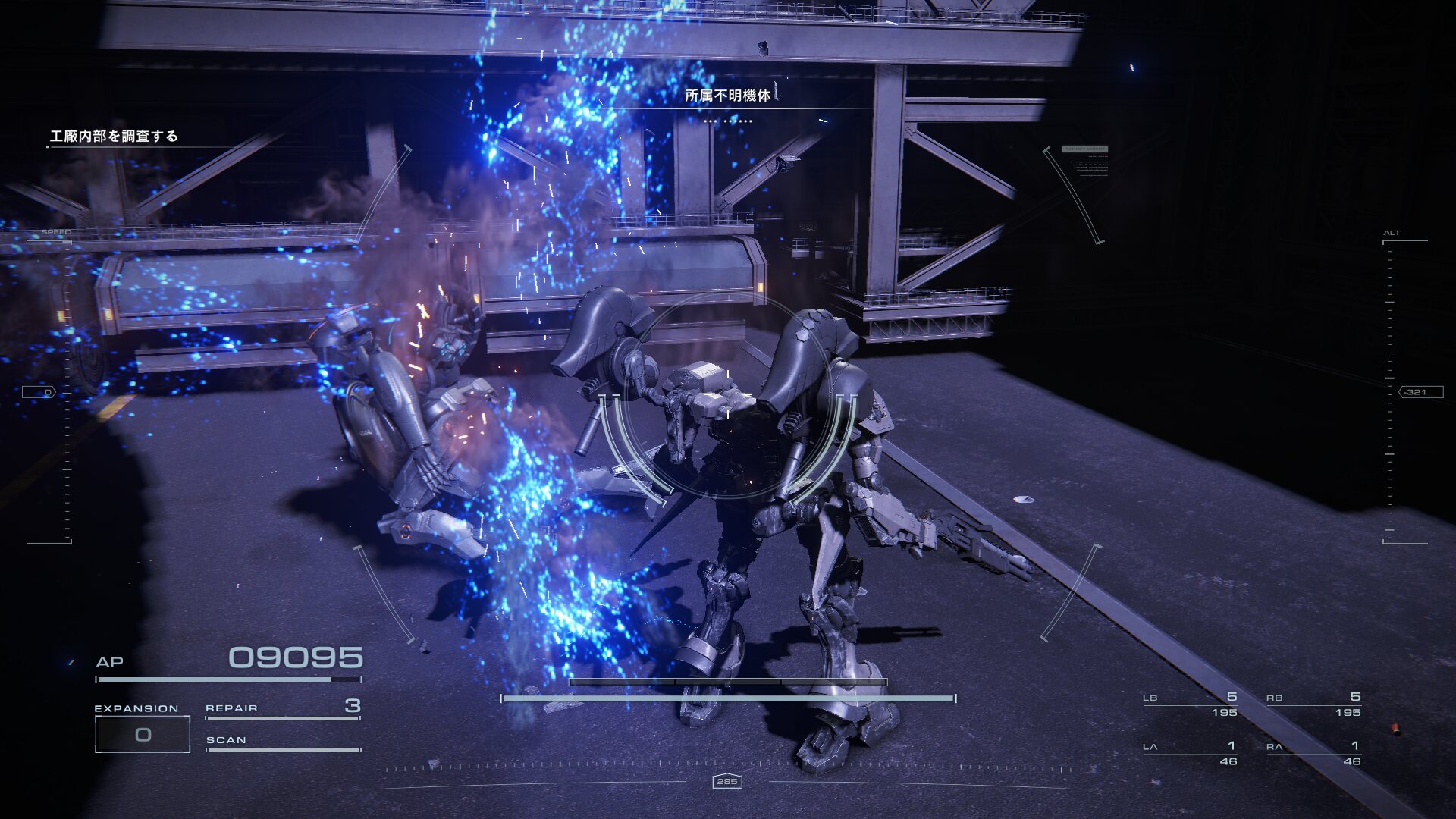Select the RB weapon slot

click(x=1313, y=704)
